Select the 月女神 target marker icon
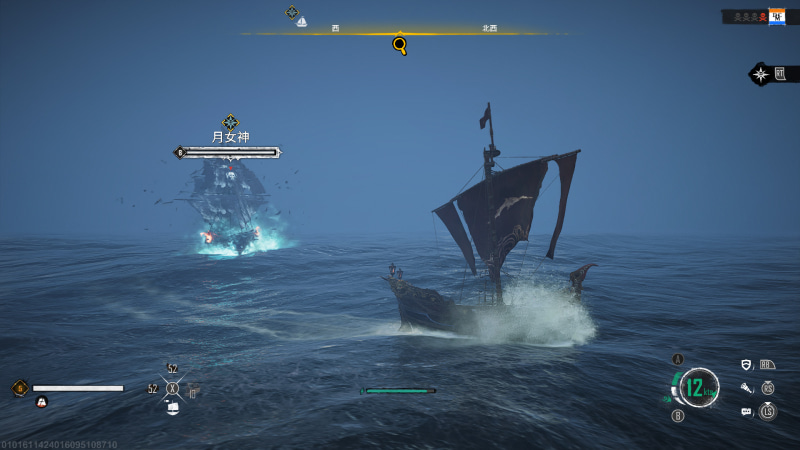The width and height of the screenshot is (800, 450). point(230,122)
